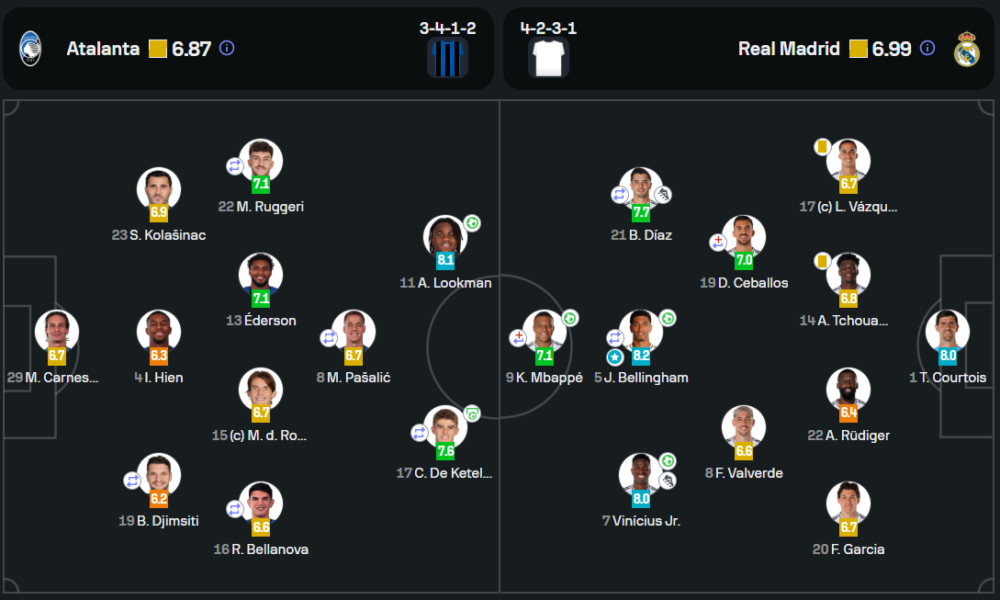This screenshot has width=1000, height=600.
Task: Select F. Valverde's player avatar
Action: (743, 428)
